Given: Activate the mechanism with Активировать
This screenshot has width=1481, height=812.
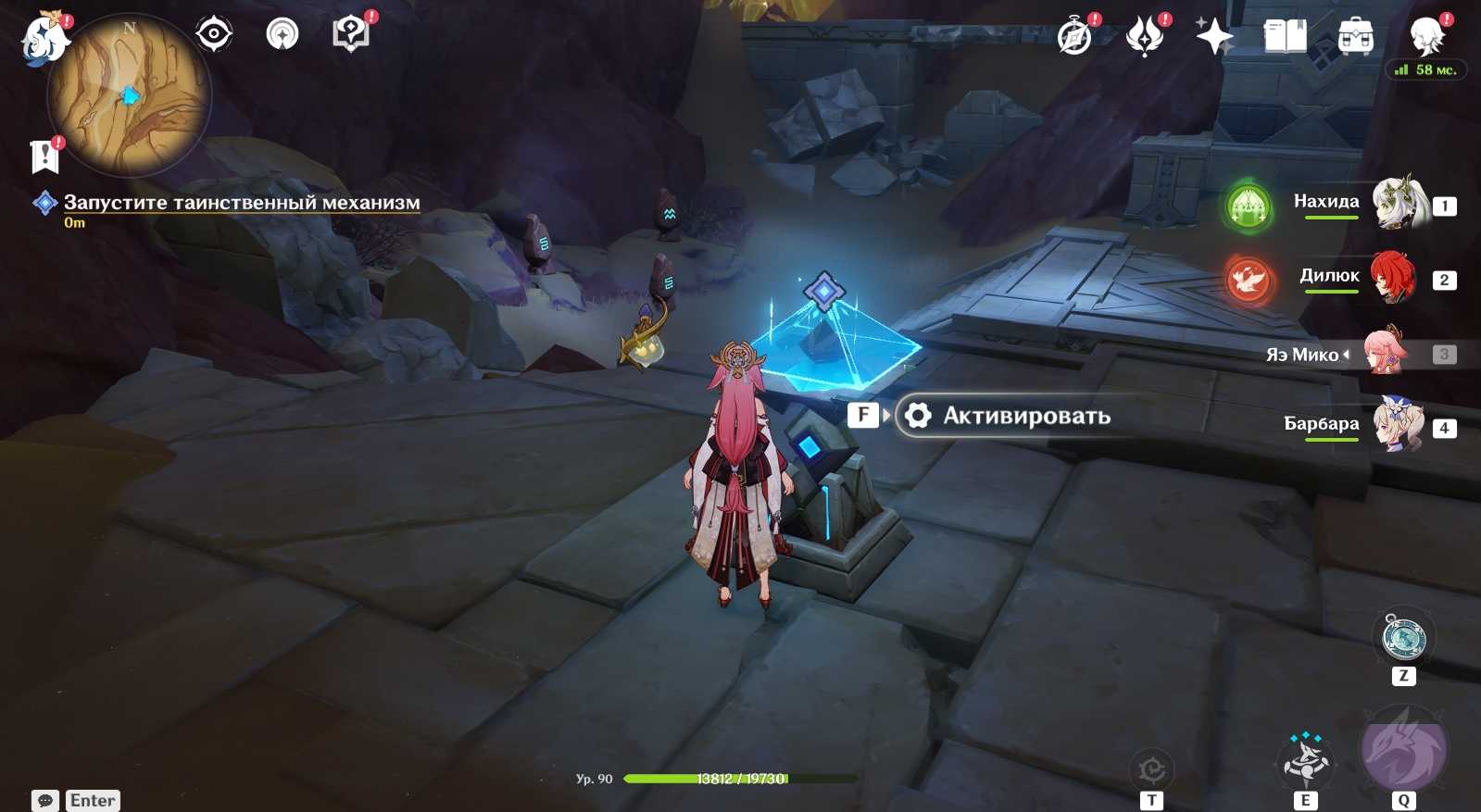Looking at the screenshot, I should pos(1004,416).
